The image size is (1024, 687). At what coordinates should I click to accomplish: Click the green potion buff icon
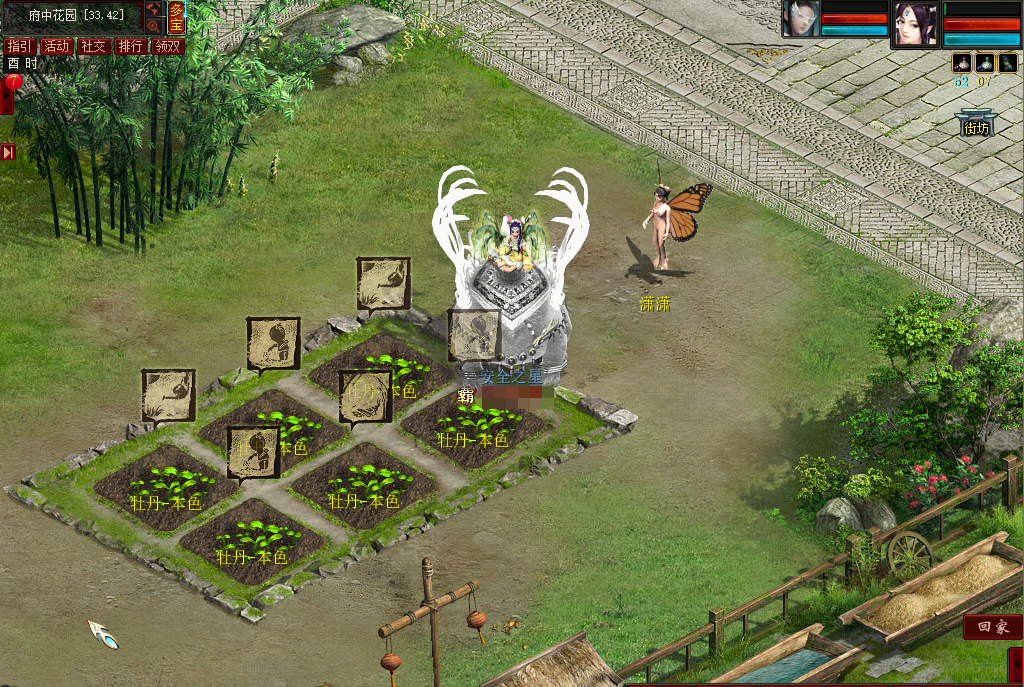pos(984,62)
